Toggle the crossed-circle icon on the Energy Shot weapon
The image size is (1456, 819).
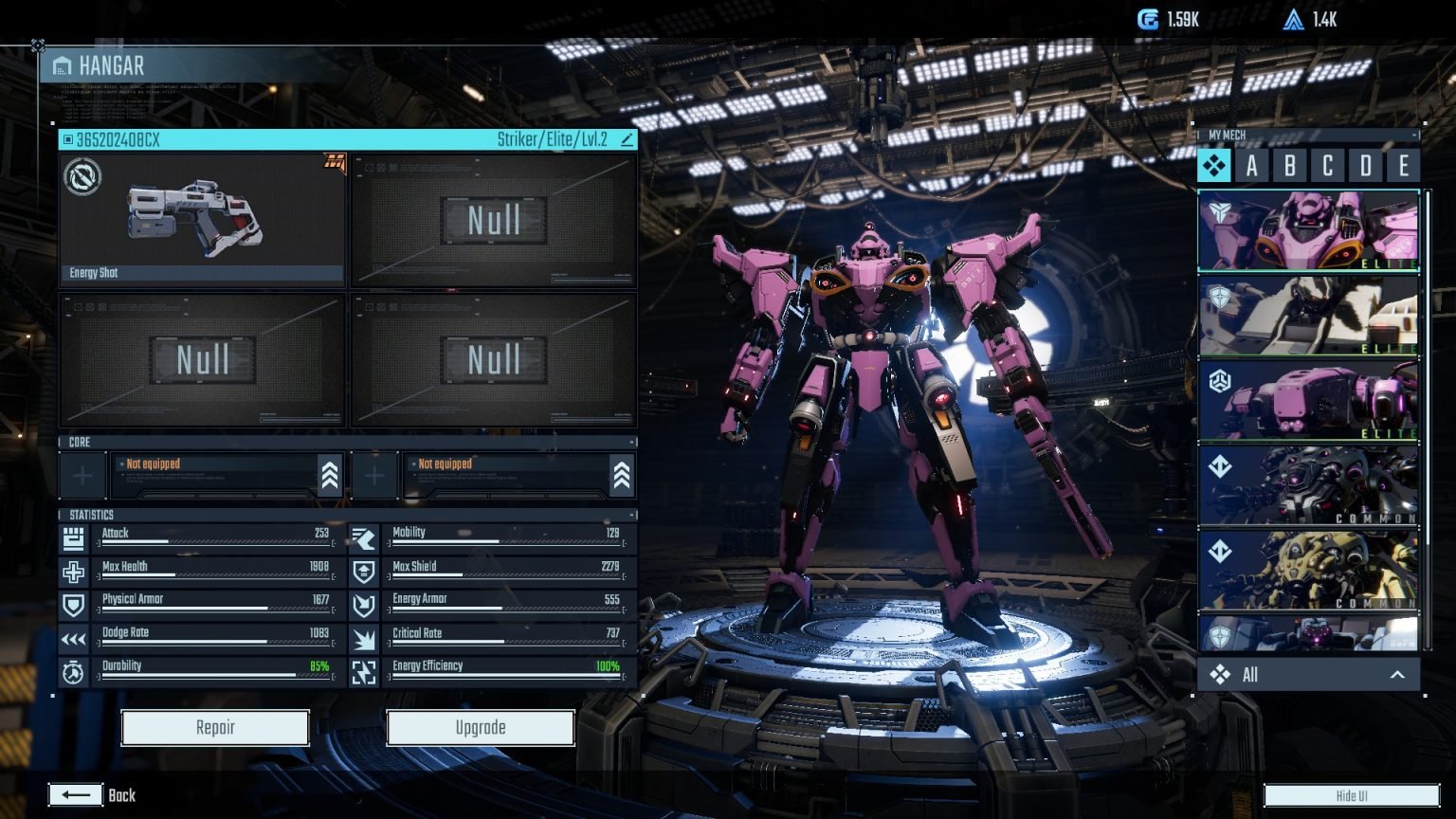84,178
